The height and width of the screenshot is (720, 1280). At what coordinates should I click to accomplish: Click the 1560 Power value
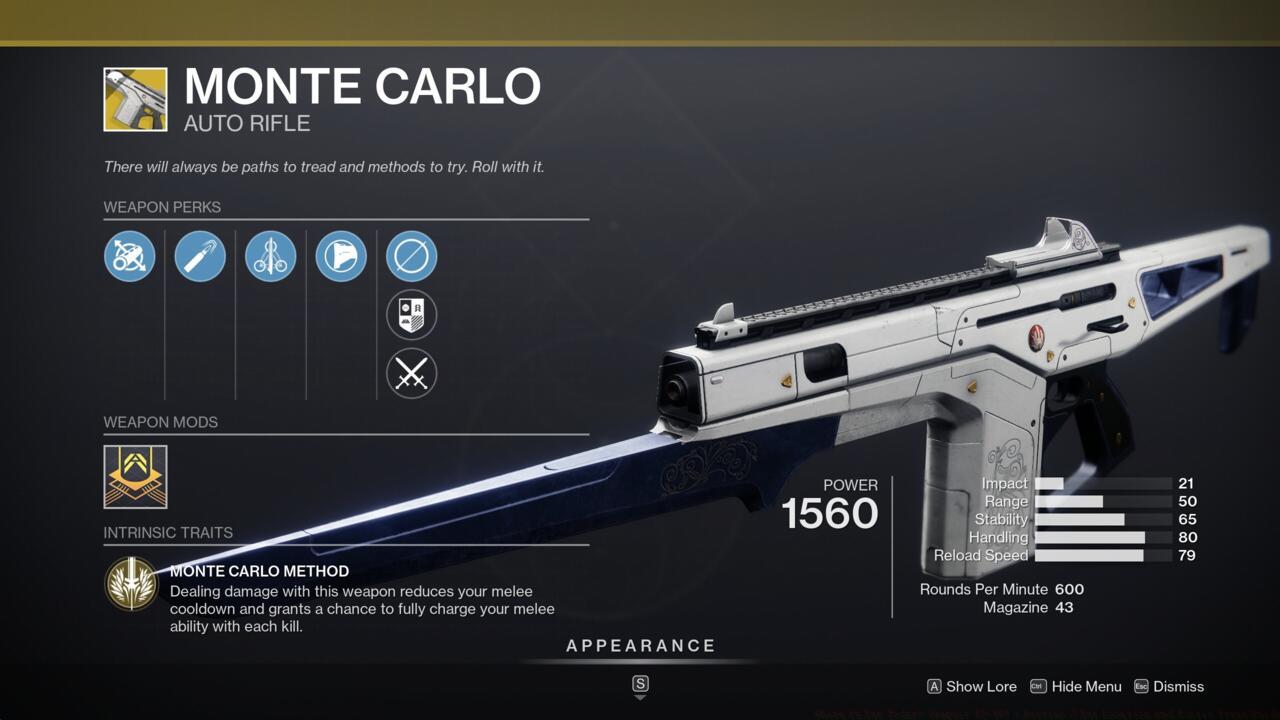831,513
